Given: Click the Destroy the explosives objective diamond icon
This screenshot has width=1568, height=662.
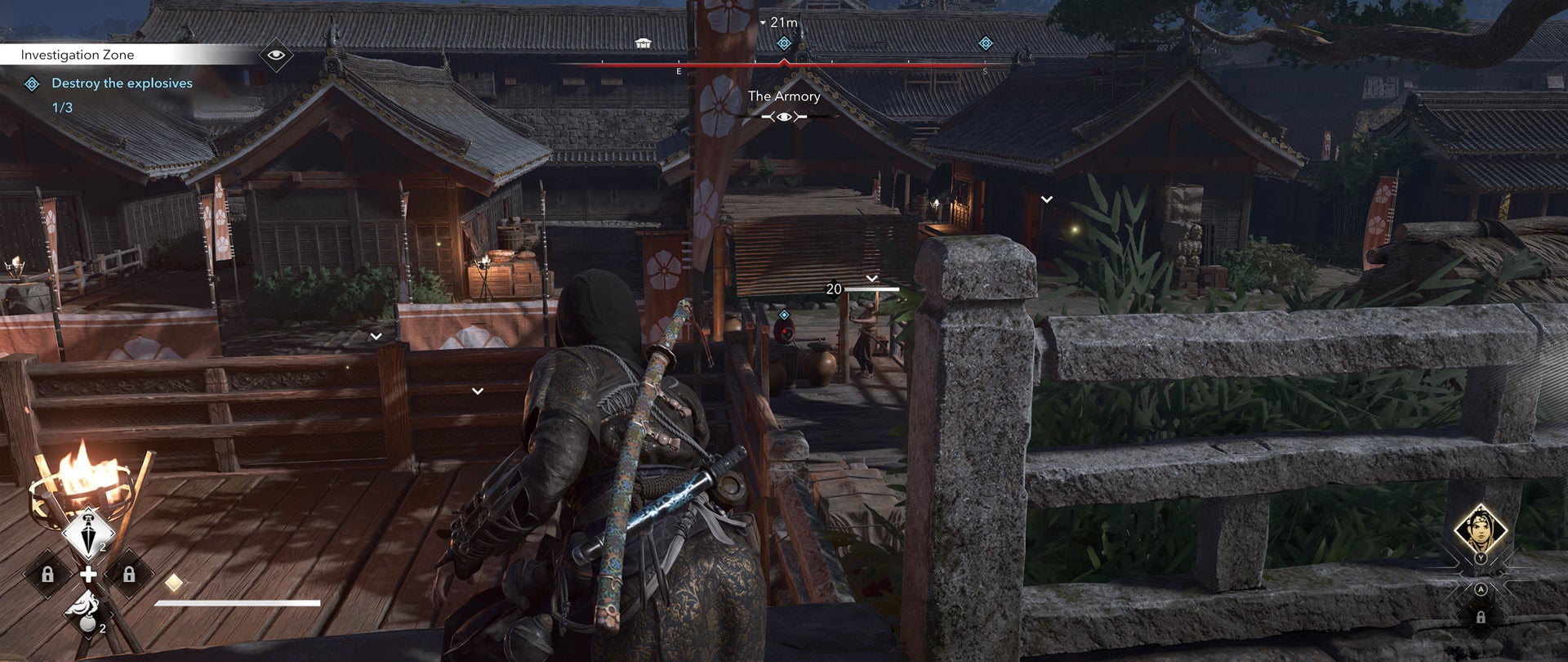Looking at the screenshot, I should [x=32, y=82].
